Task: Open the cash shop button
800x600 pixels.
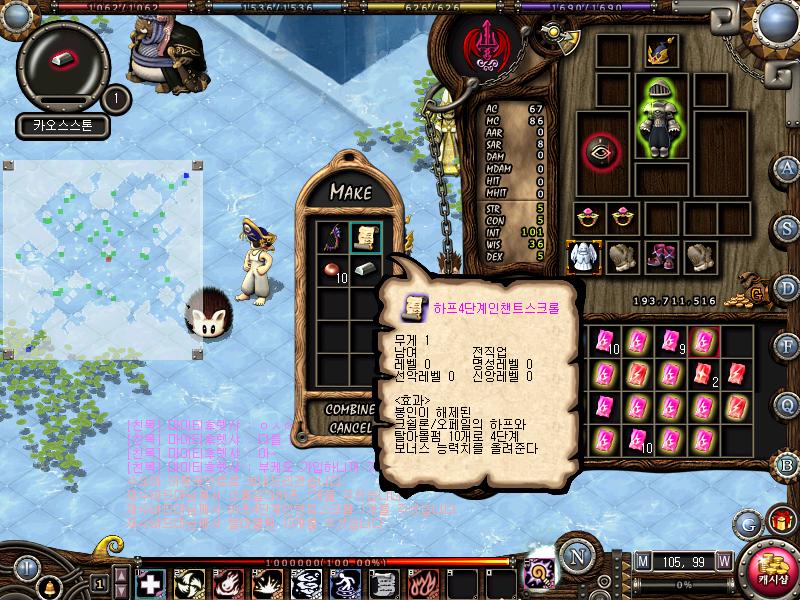Action: 768,567
